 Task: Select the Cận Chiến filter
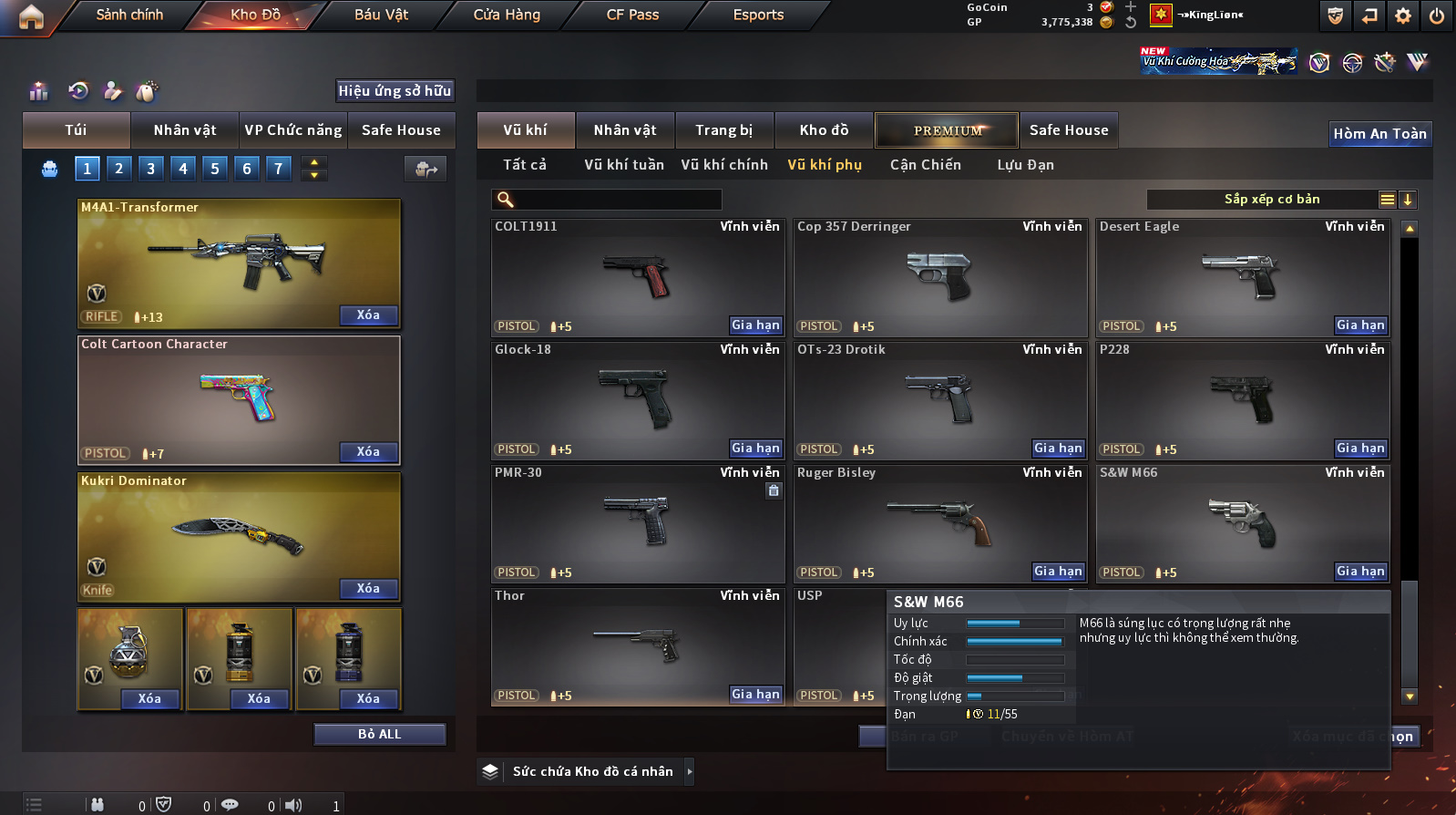pos(925,165)
